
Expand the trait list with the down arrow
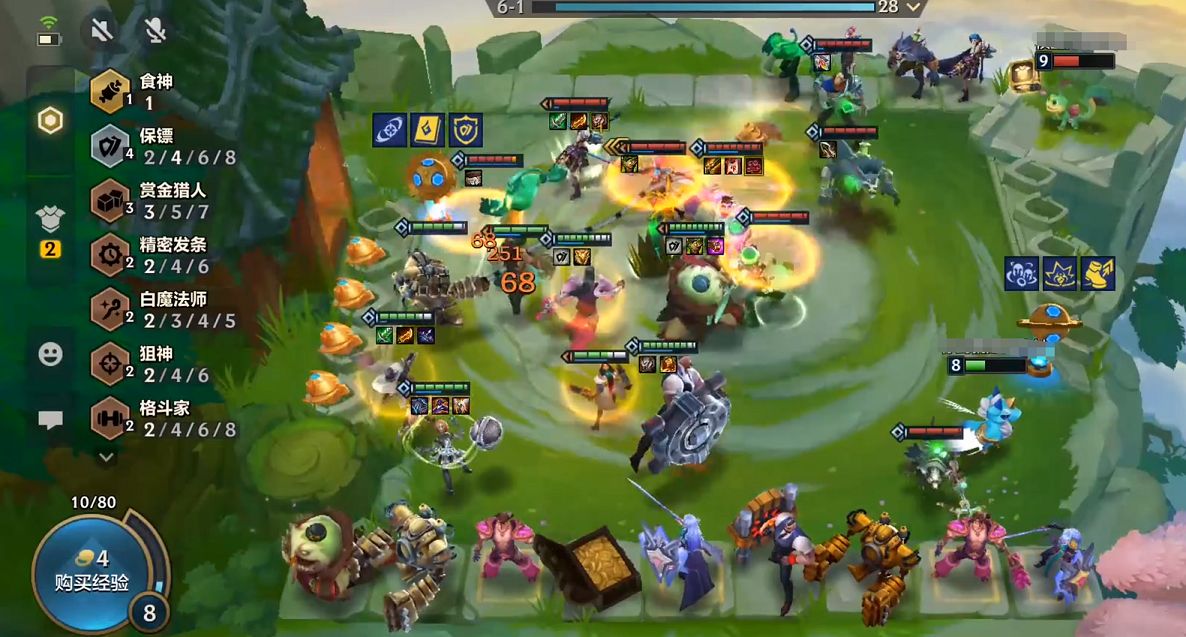[106, 457]
